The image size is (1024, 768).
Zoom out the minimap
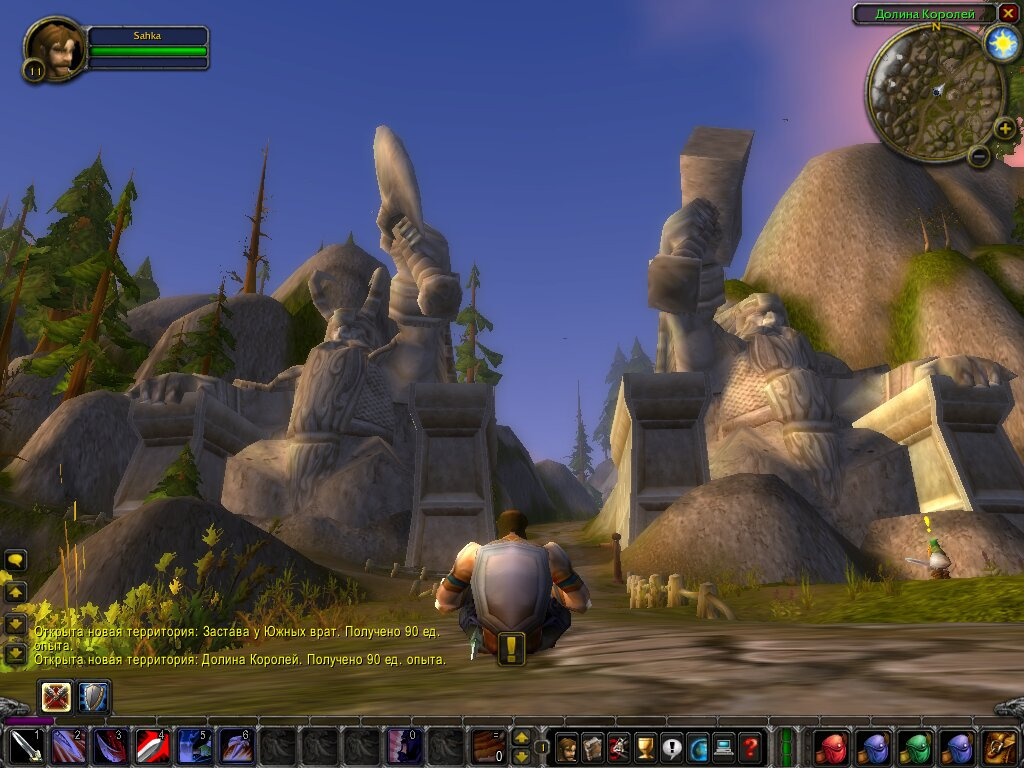(x=979, y=156)
